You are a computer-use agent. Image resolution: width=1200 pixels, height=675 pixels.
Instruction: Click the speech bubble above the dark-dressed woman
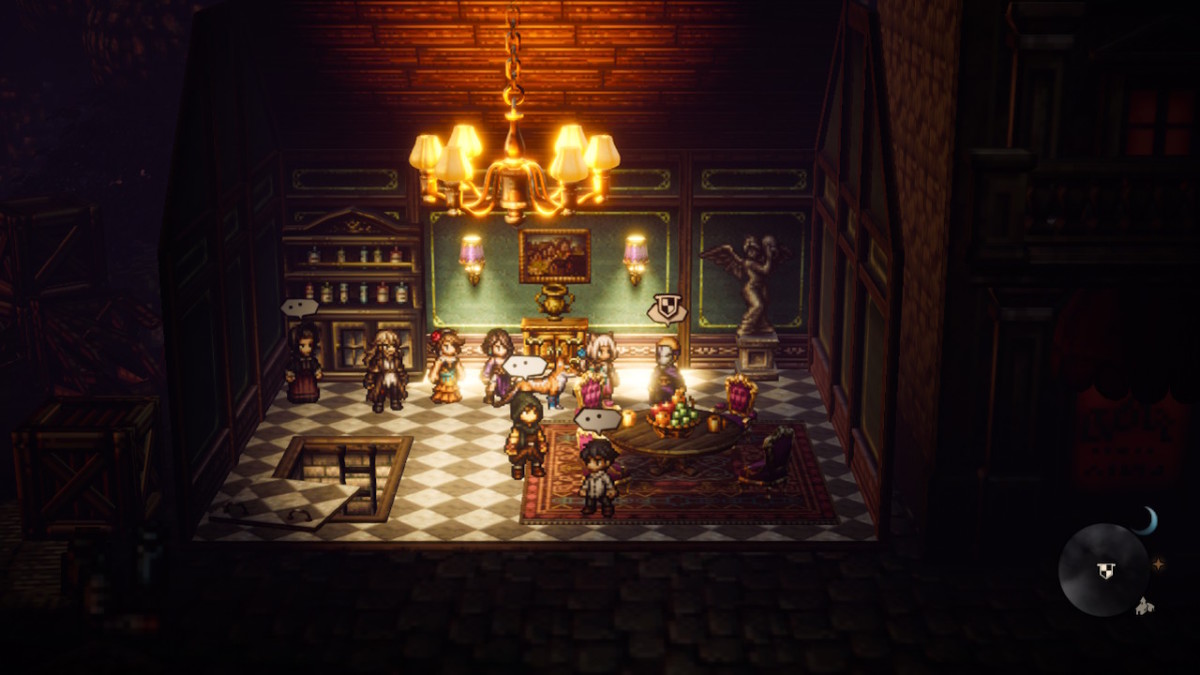tap(299, 308)
